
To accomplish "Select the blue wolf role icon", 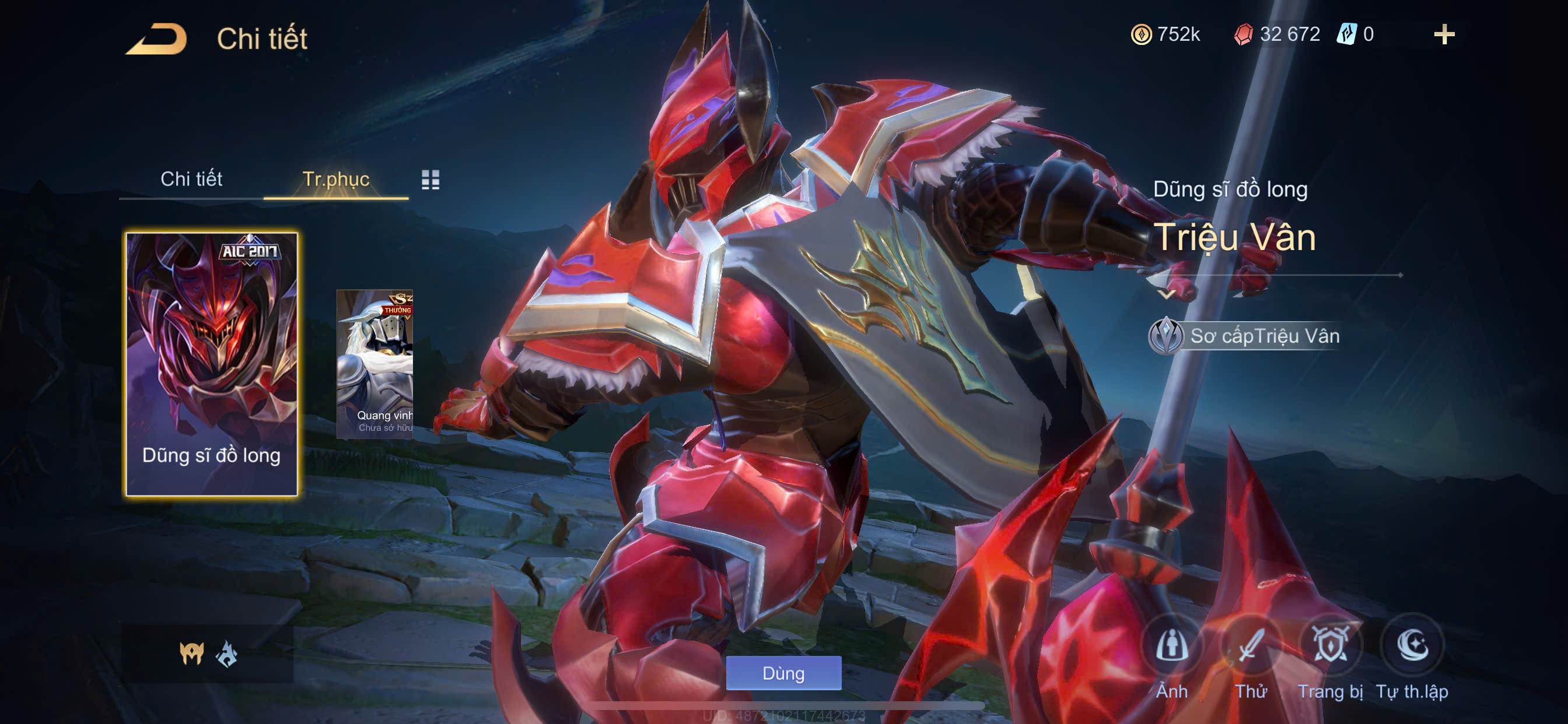I will [227, 655].
